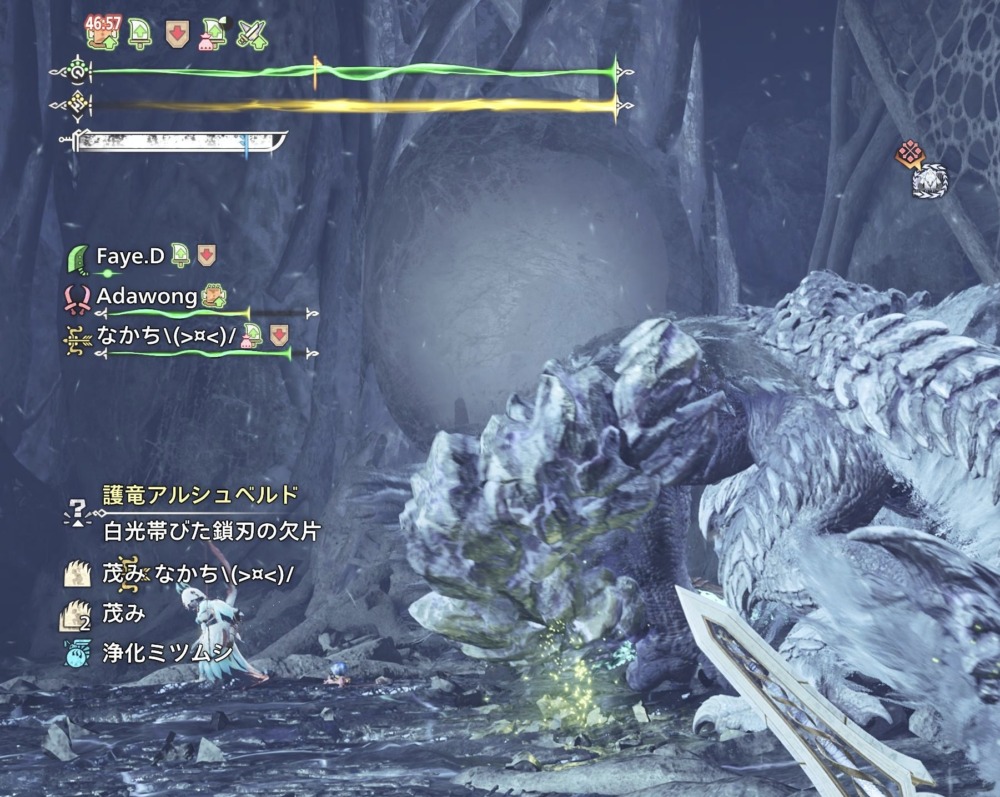Click the monster target icon near the right edge
Image resolution: width=1000 pixels, height=797 pixels.
point(930,180)
